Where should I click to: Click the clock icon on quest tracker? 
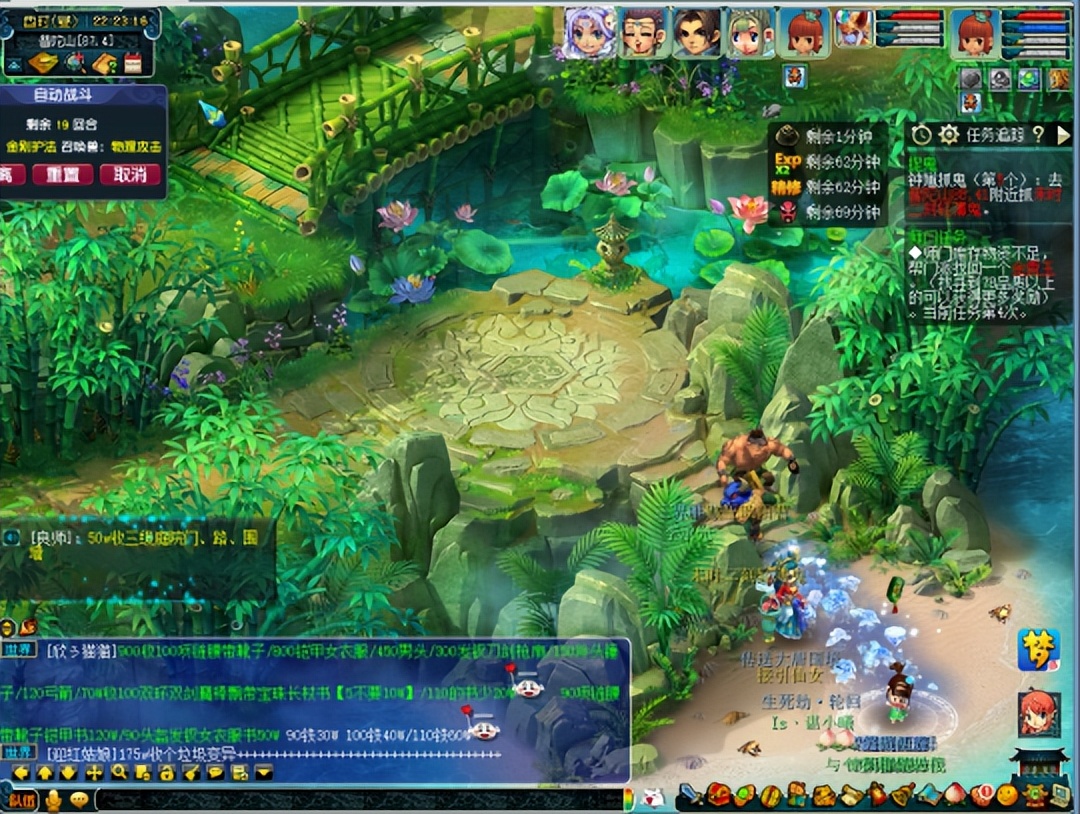pos(921,134)
